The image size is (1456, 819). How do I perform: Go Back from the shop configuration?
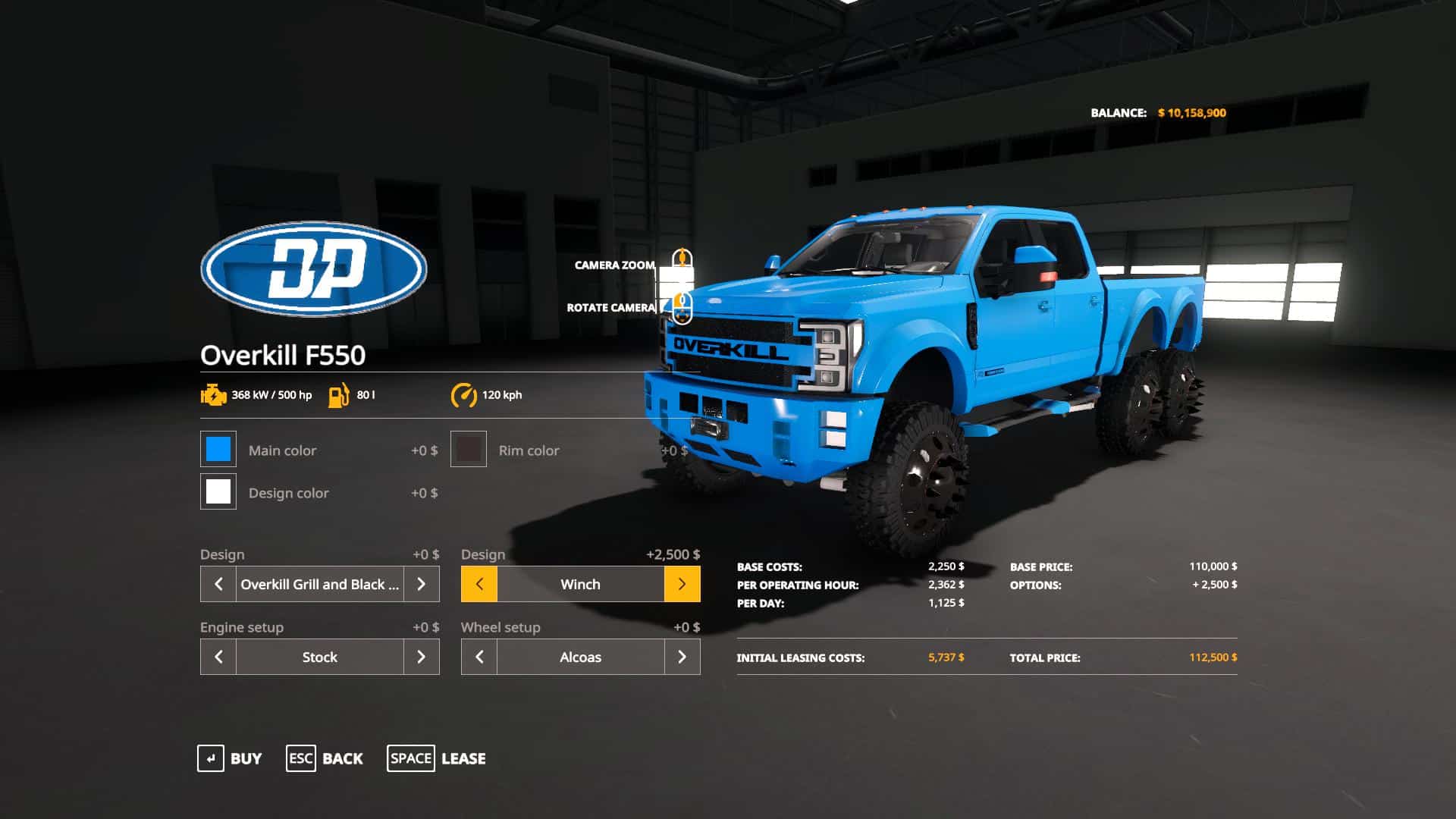coord(325,758)
